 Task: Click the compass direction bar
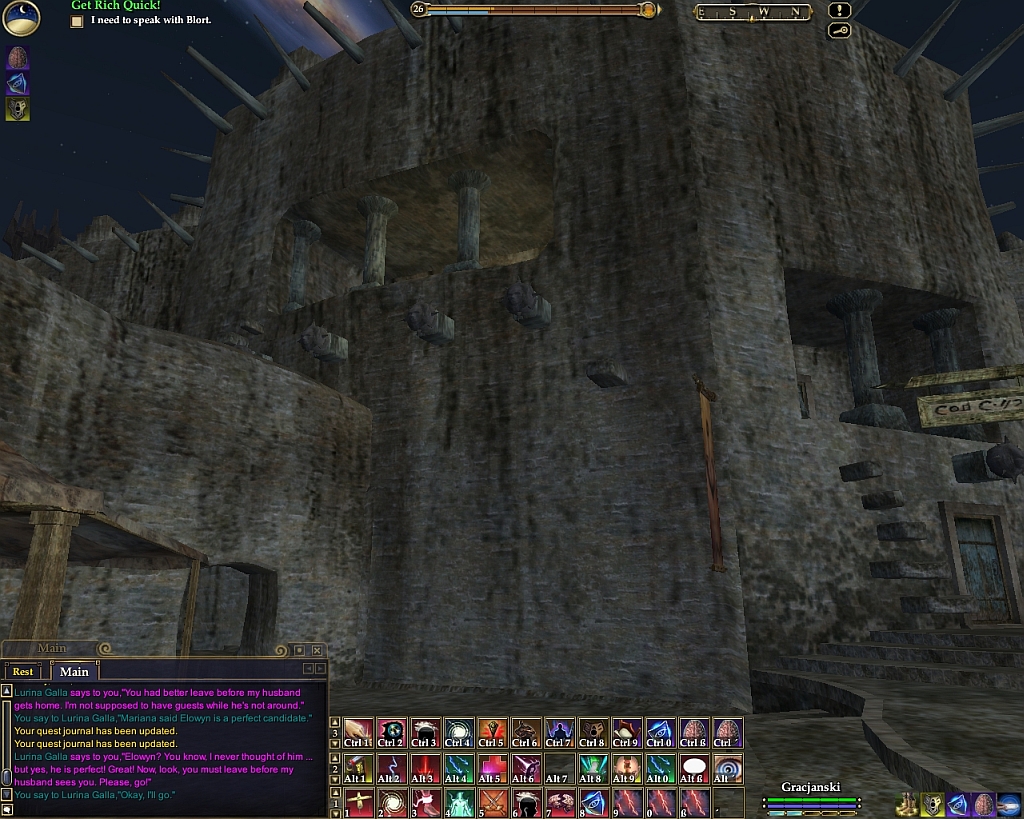(x=752, y=12)
